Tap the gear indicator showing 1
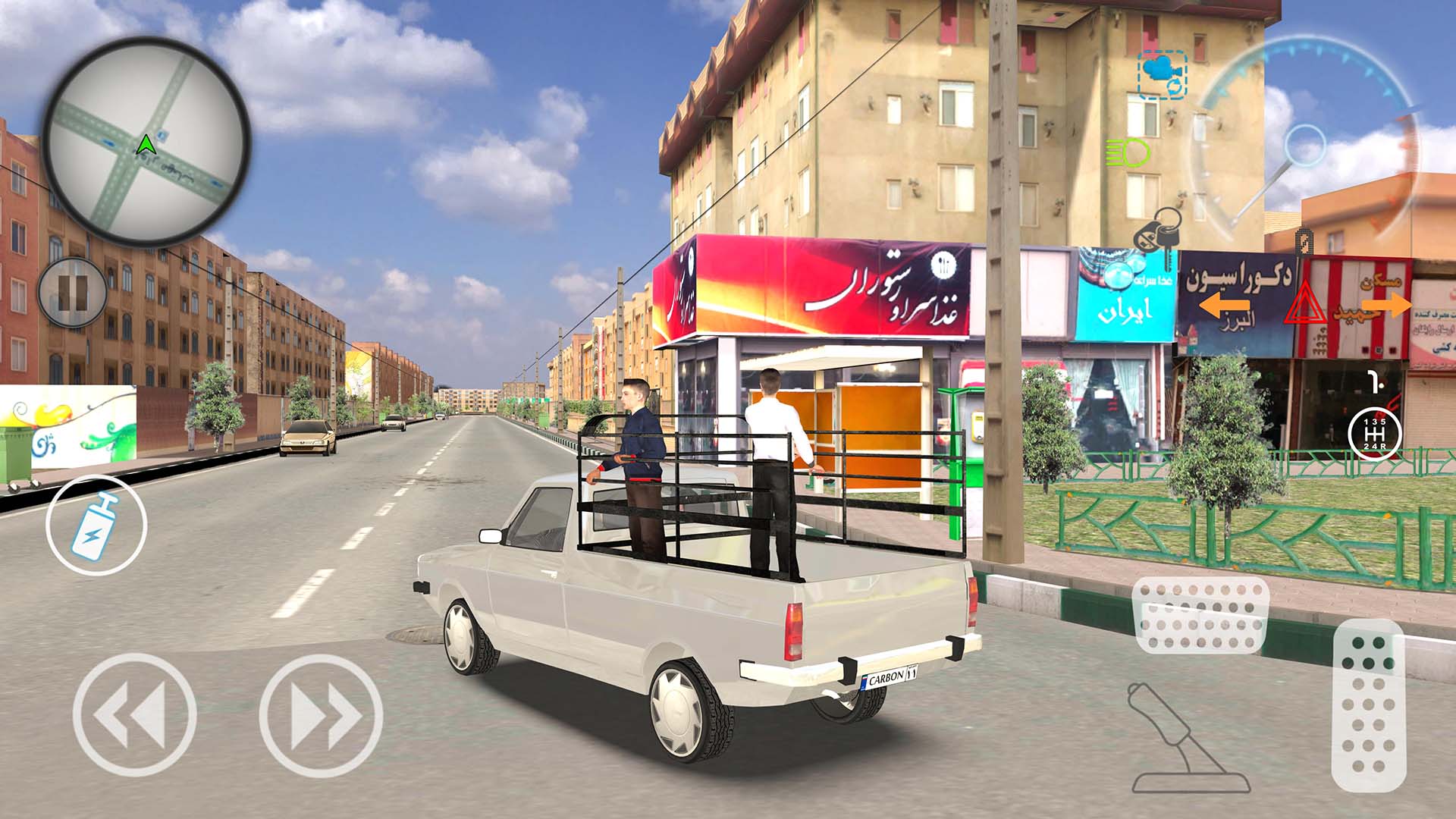Screen dimensions: 1456x819 (x=1375, y=382)
